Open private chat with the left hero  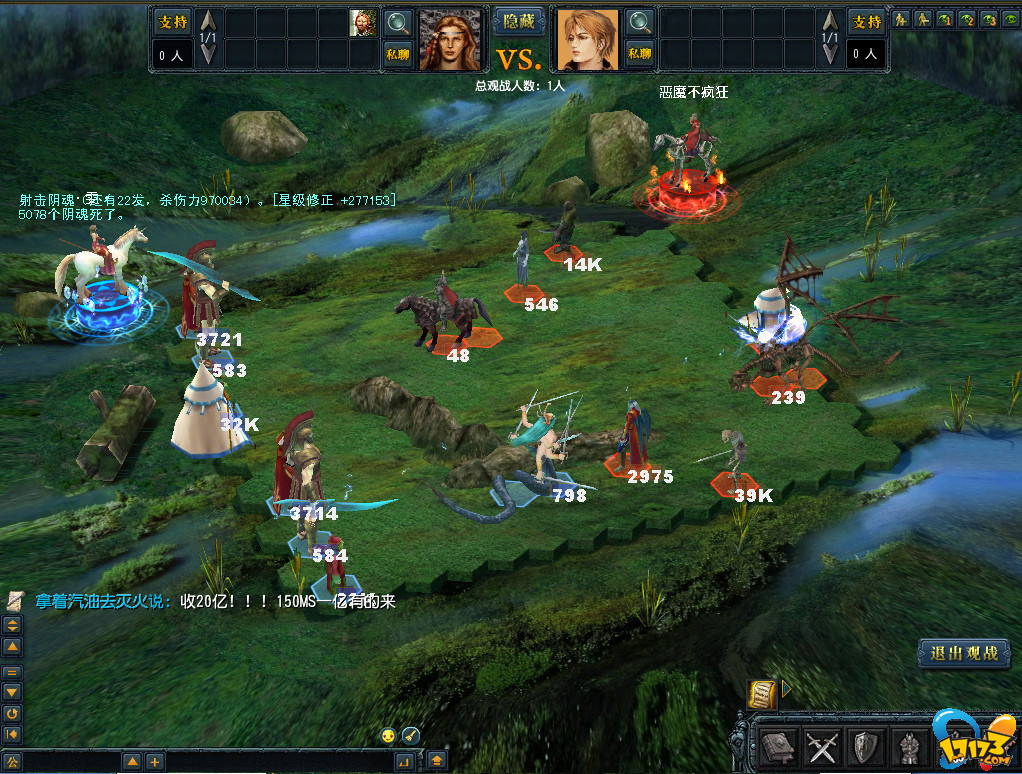pos(398,54)
